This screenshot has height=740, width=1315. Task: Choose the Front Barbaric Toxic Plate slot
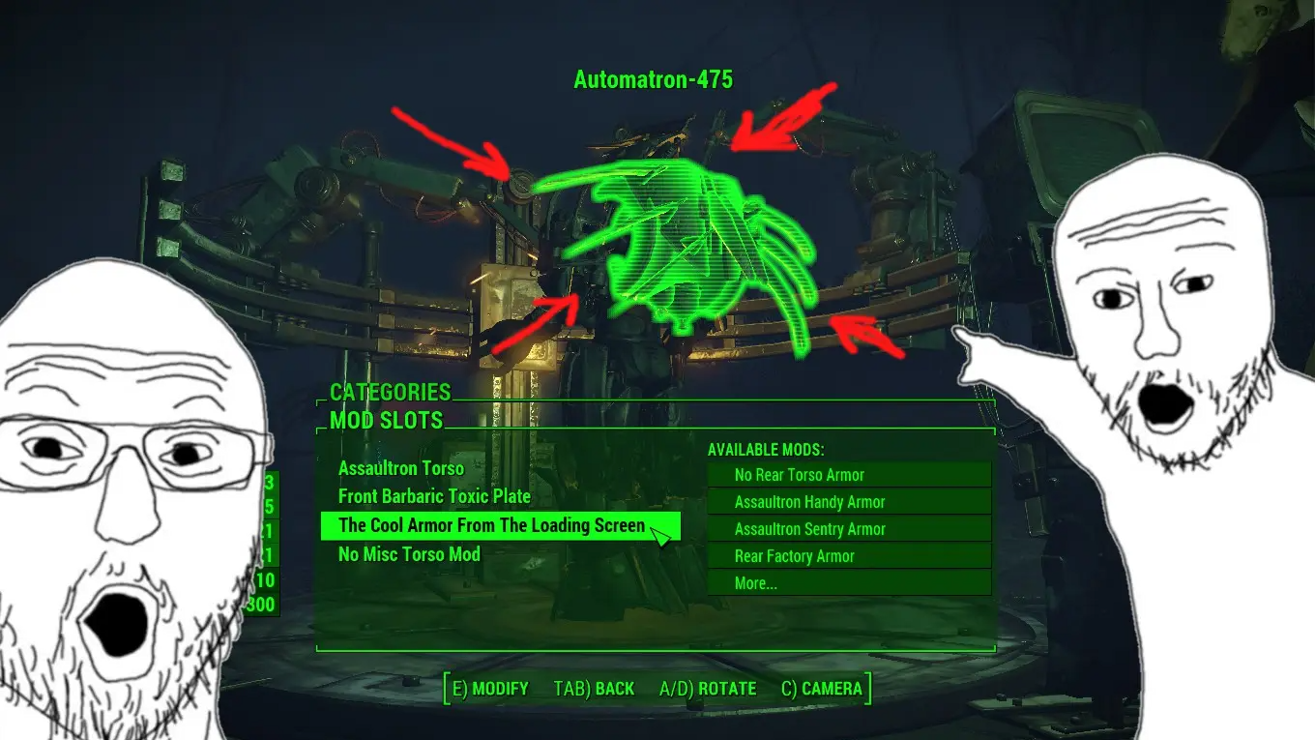tap(434, 496)
